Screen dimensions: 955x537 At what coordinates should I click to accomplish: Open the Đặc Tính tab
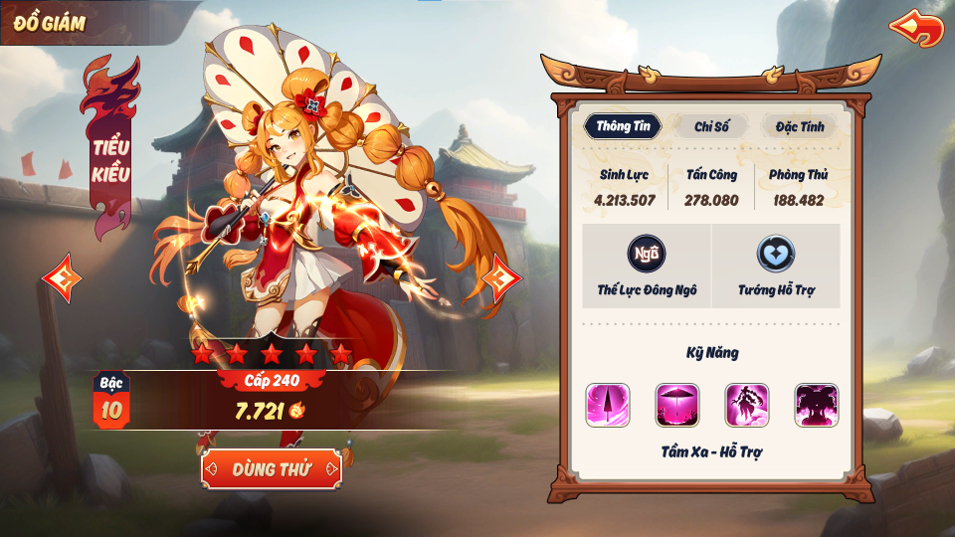(x=799, y=127)
